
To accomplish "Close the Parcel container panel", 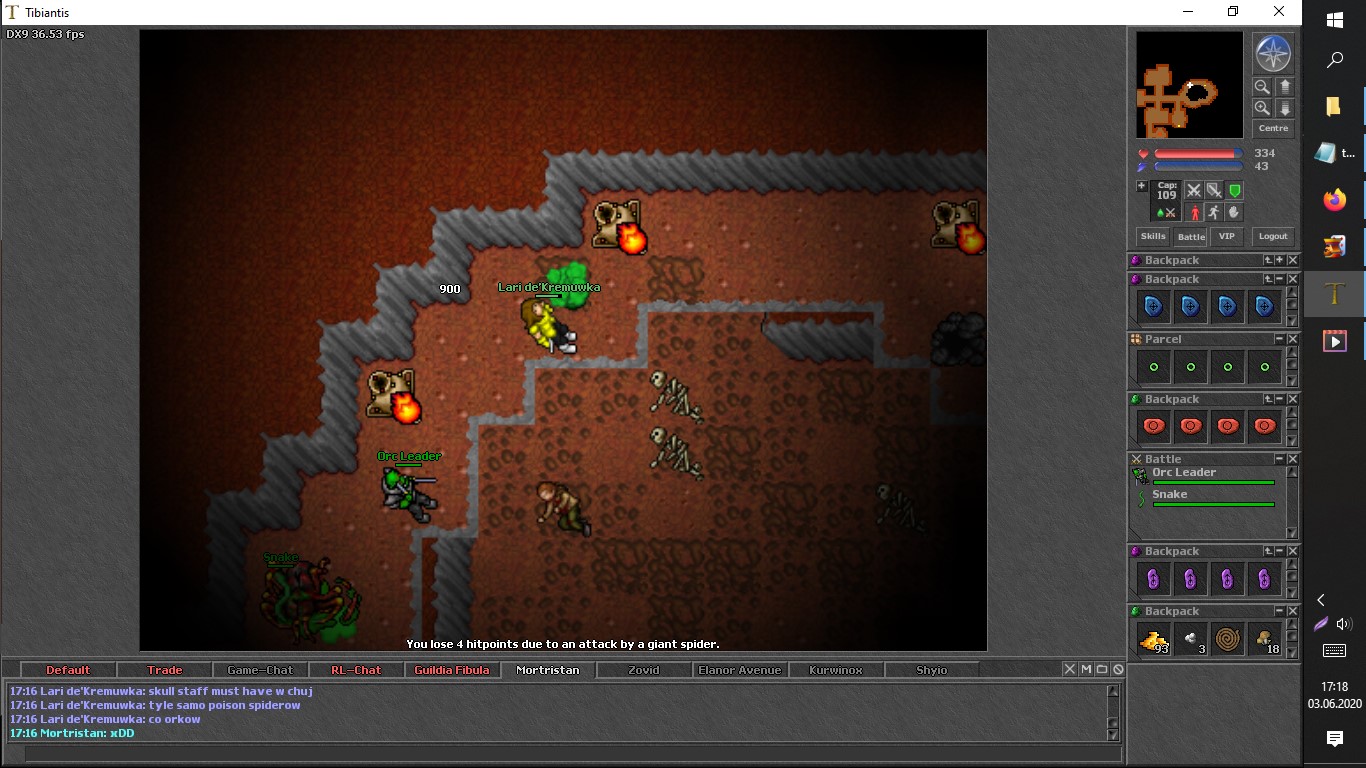I will click(x=1292, y=339).
